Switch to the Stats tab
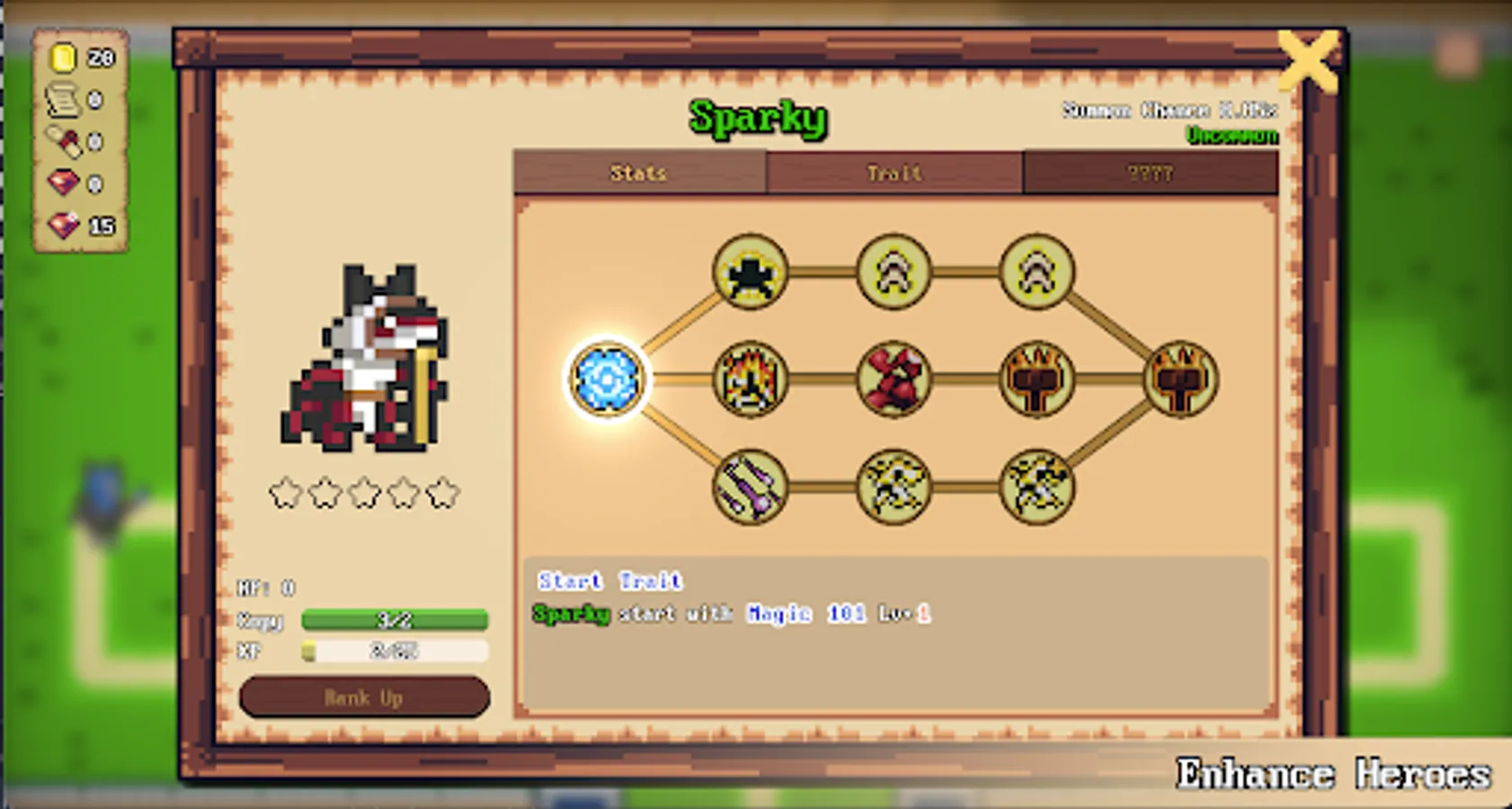 point(638,173)
